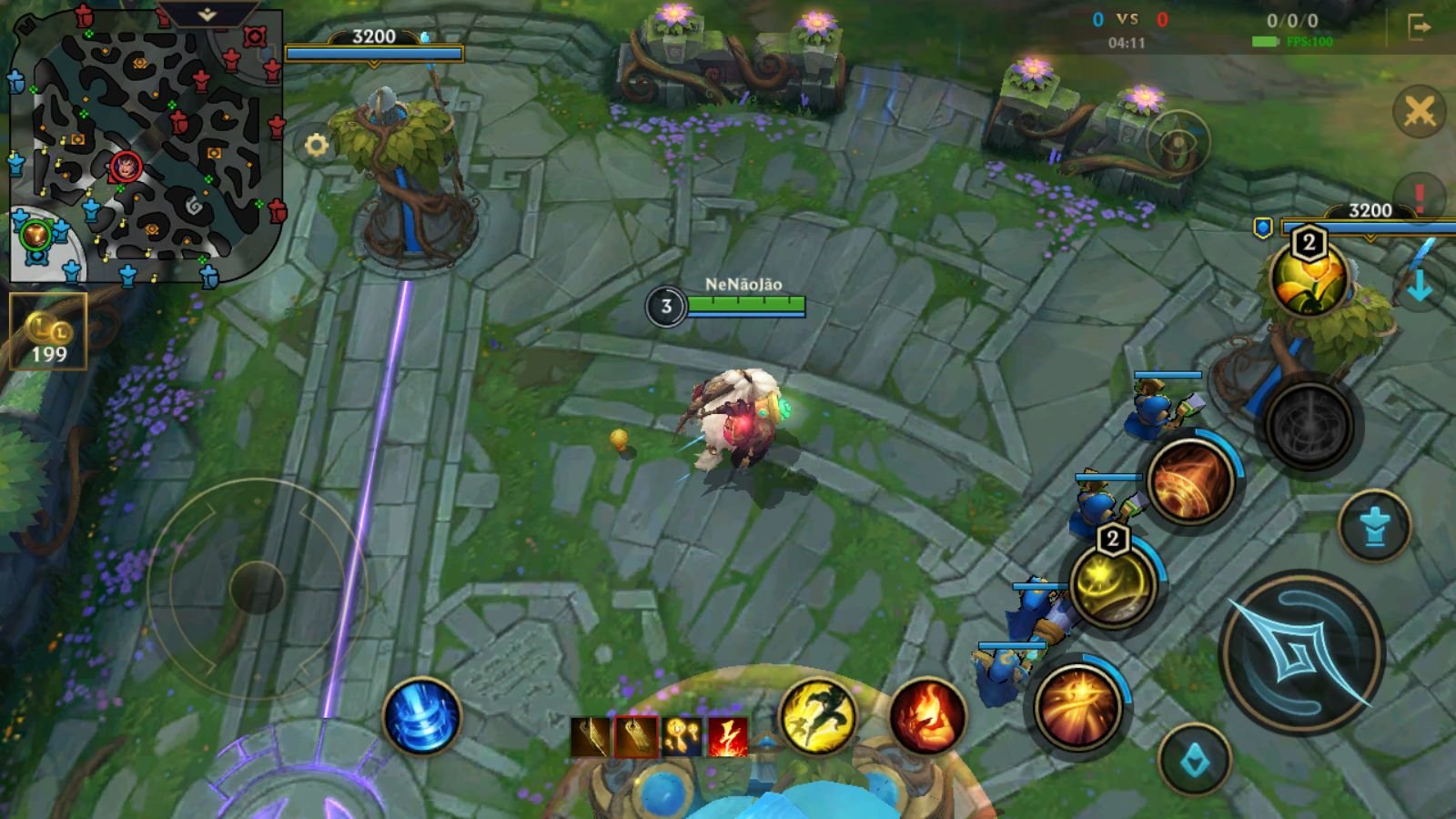Use the fiery swirl ability near the ultimate

(1189, 481)
